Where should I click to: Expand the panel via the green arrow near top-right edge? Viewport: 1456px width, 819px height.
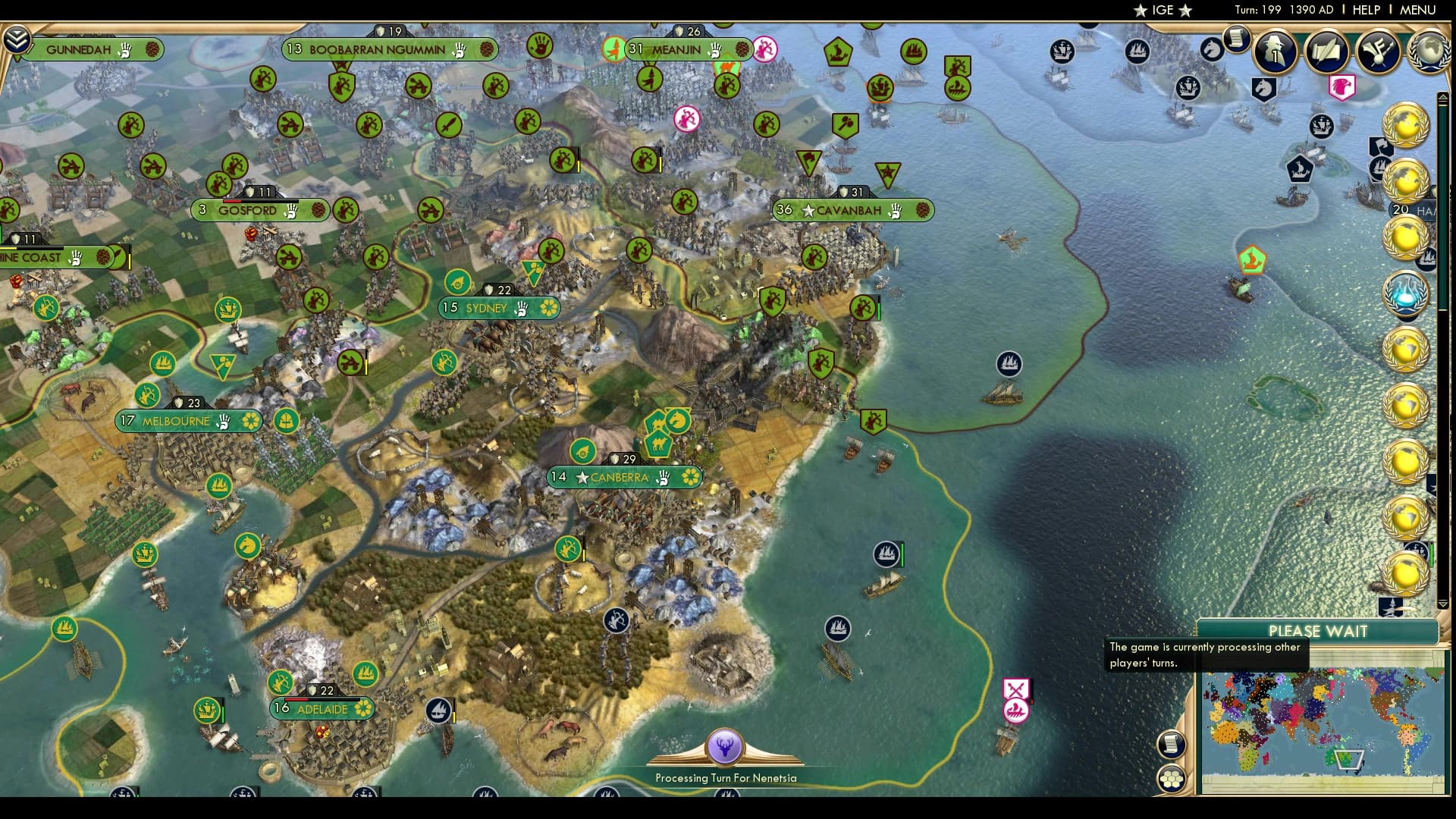[1443, 97]
